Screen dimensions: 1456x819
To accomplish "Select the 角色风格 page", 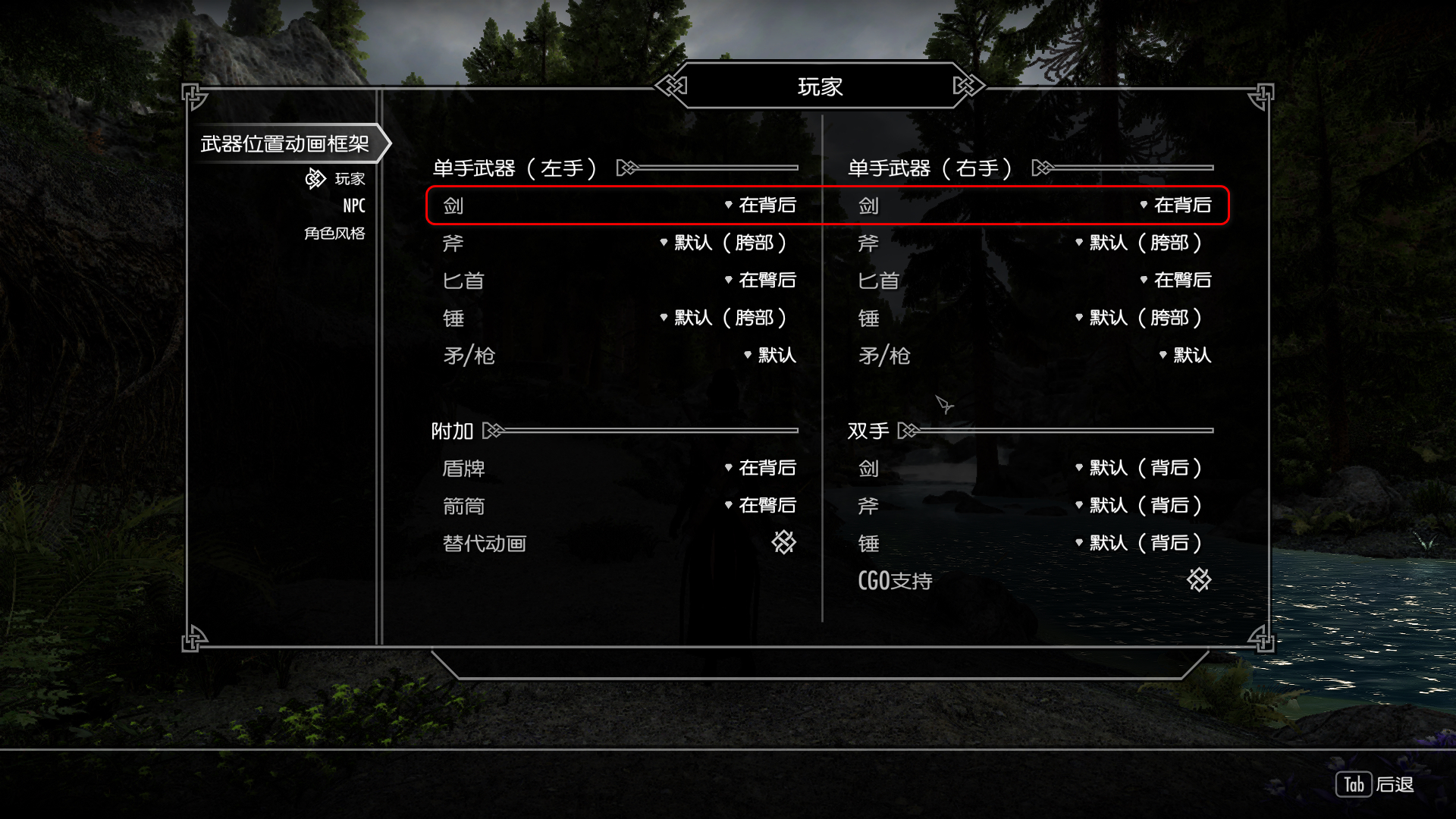I will click(334, 233).
